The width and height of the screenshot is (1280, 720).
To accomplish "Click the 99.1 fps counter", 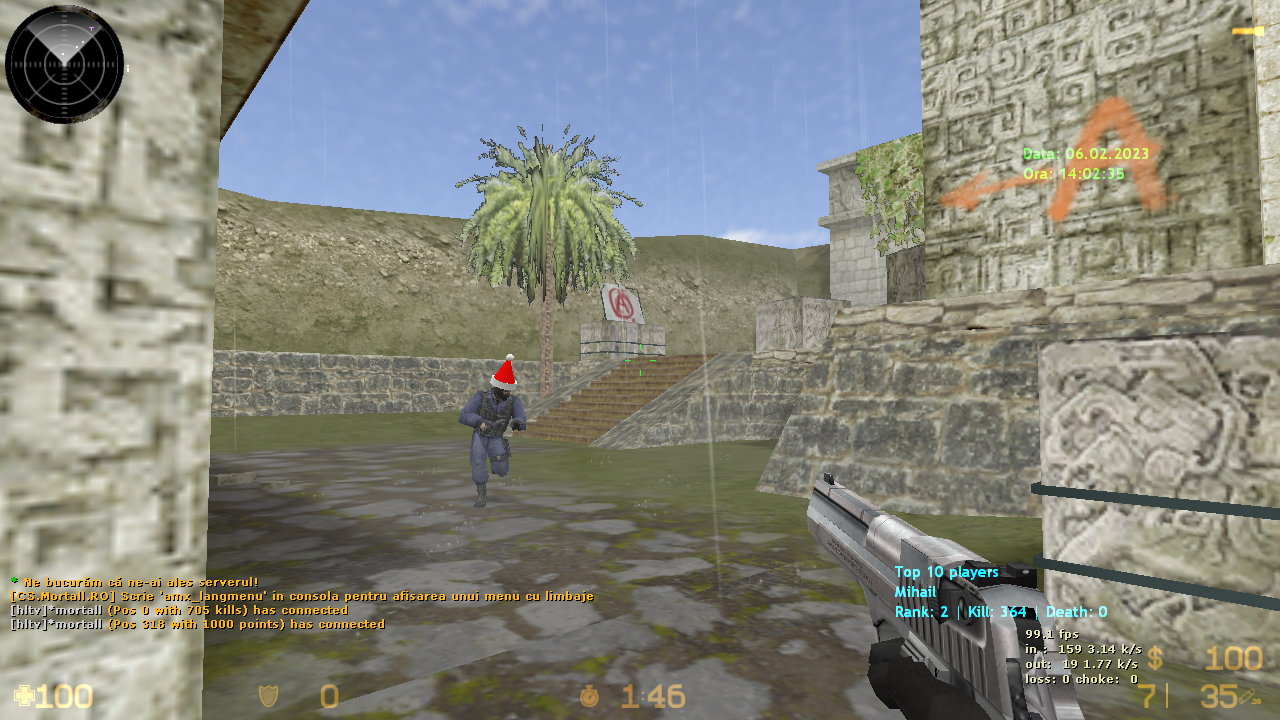I will point(1050,633).
